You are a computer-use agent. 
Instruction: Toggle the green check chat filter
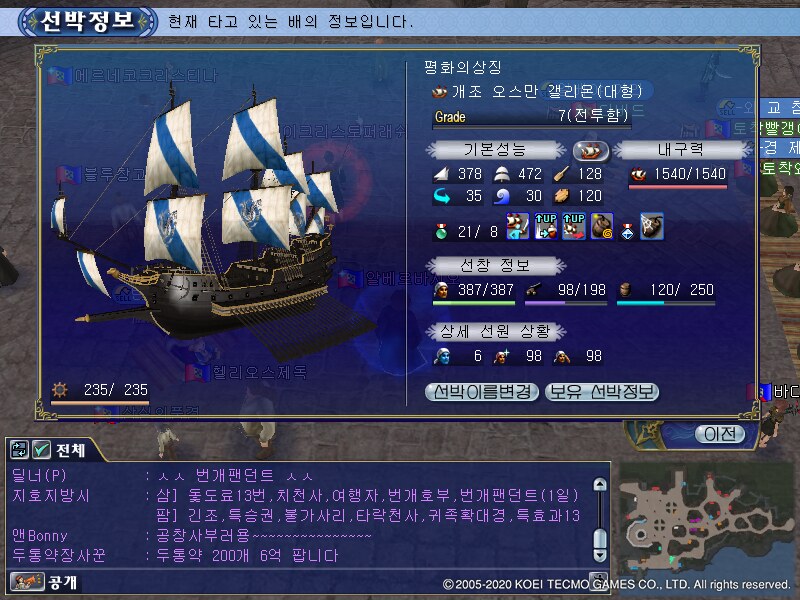click(x=42, y=450)
